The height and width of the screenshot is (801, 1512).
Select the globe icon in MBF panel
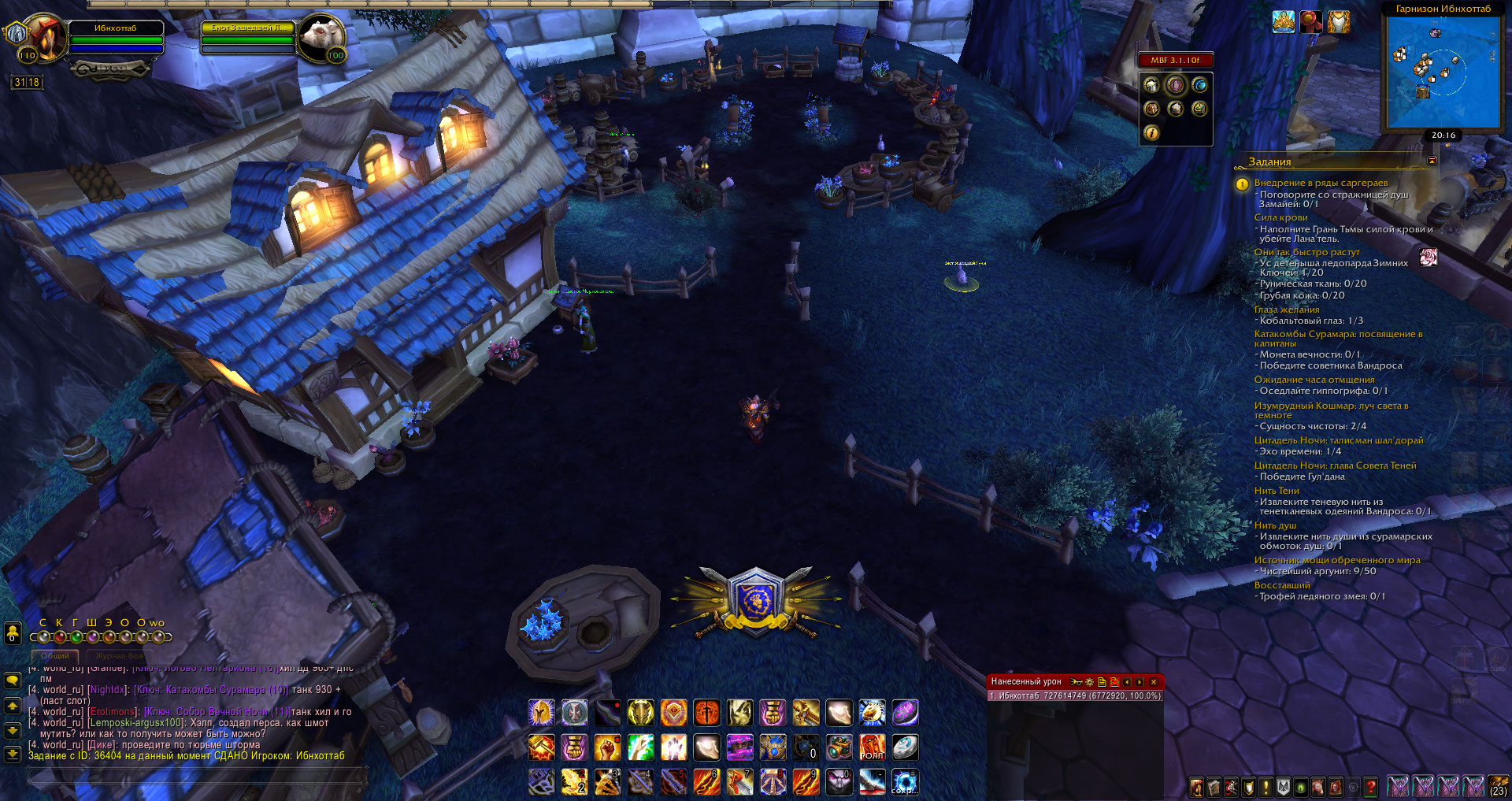click(x=1199, y=85)
